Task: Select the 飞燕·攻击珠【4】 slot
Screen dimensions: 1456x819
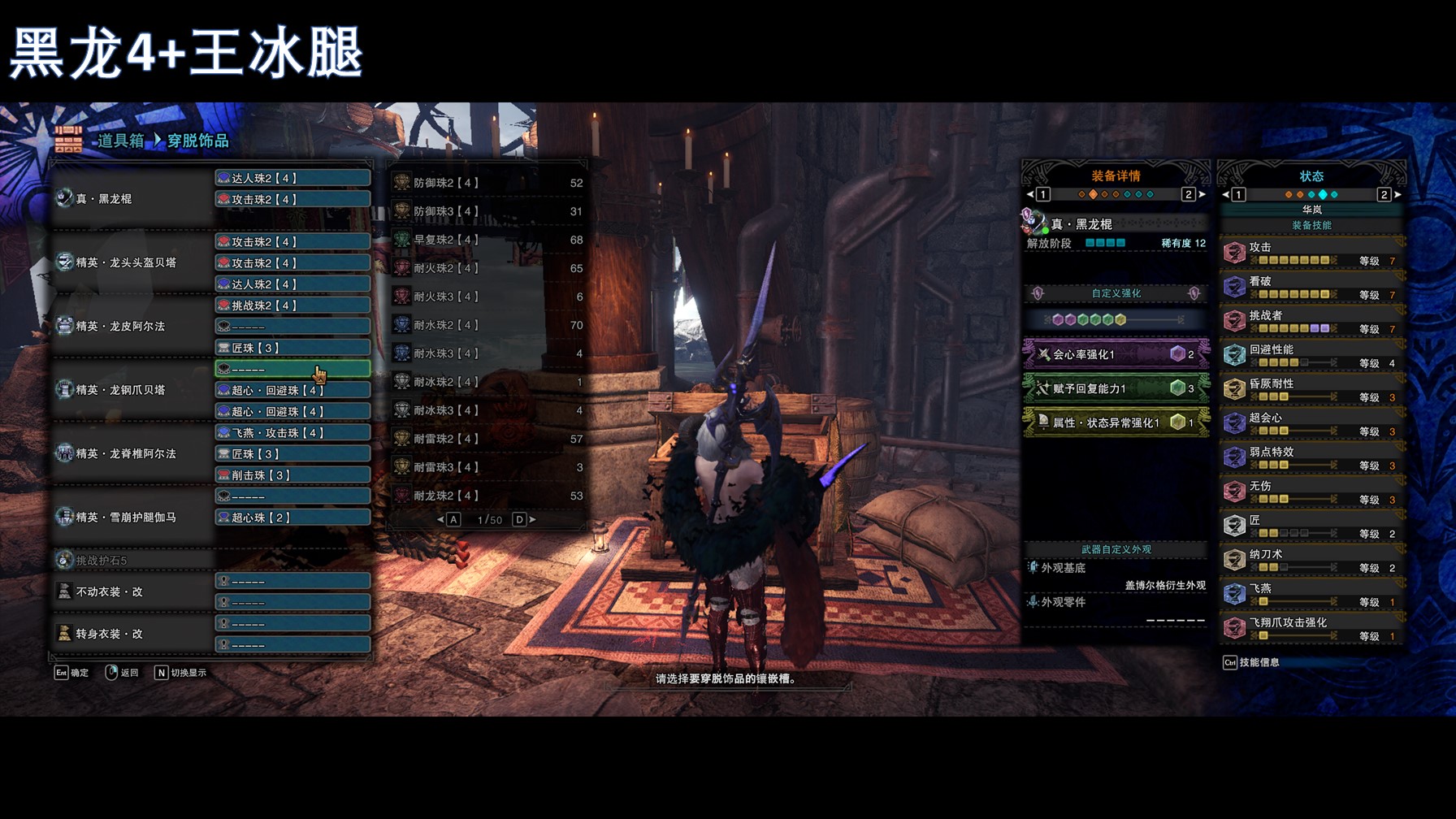Action: 292,433
